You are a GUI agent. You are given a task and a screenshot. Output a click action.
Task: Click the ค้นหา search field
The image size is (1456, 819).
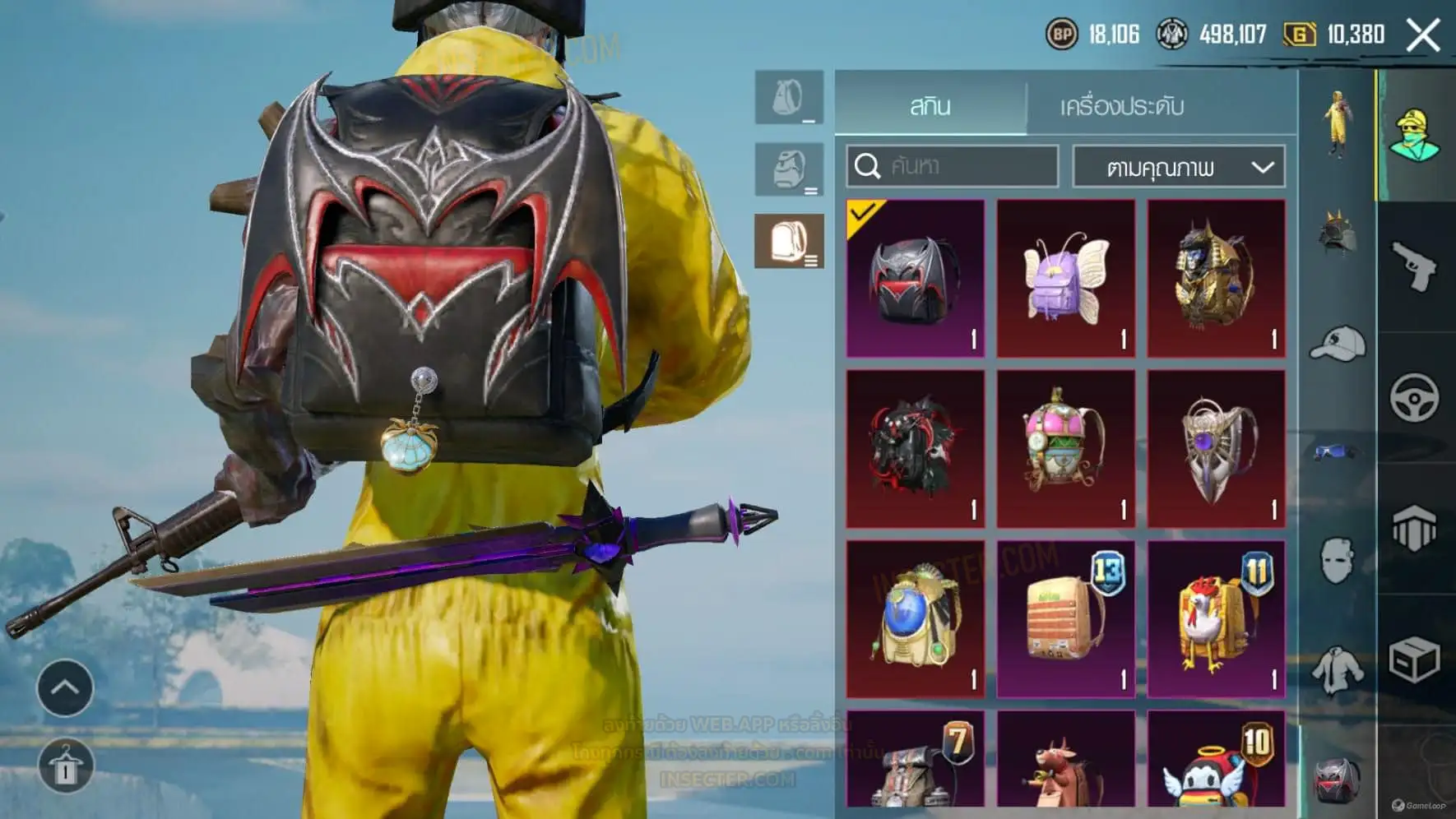(953, 167)
